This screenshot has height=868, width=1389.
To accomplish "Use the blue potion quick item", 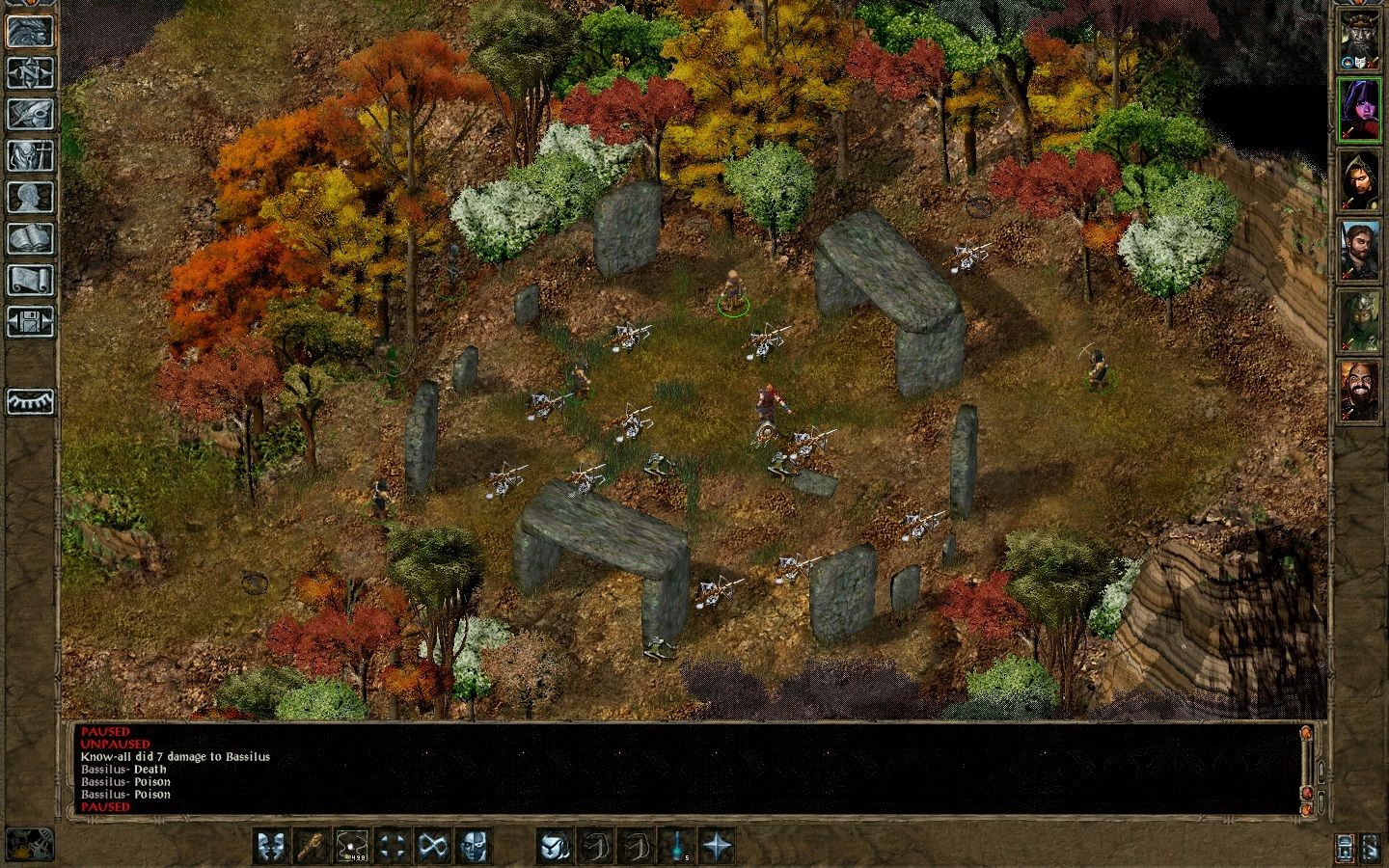I will tap(675, 846).
